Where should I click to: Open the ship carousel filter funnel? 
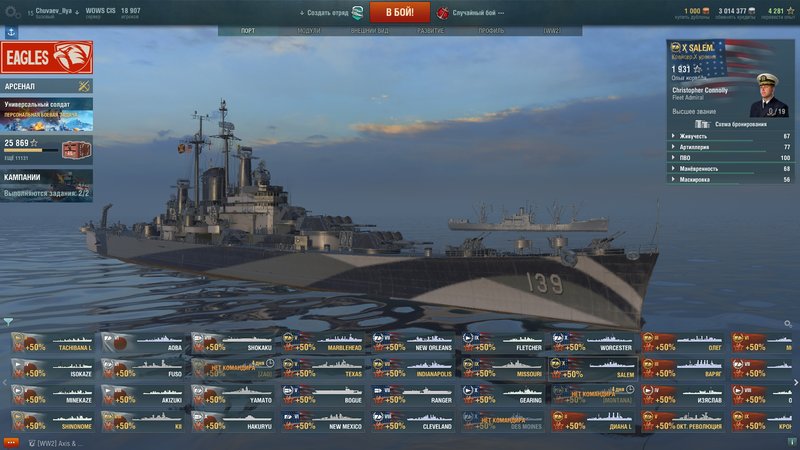pos(8,322)
